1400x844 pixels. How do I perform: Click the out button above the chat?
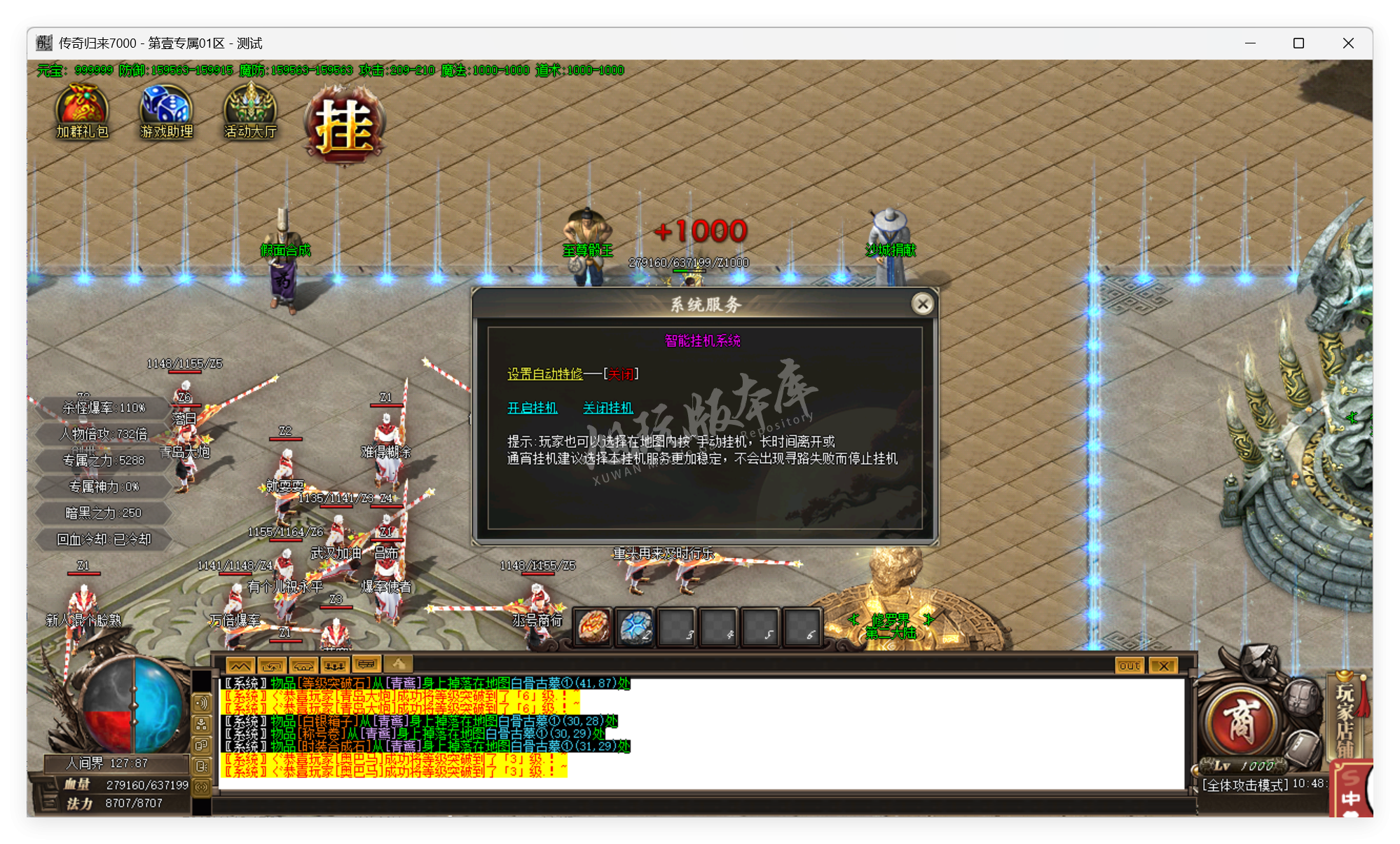pos(1128,665)
